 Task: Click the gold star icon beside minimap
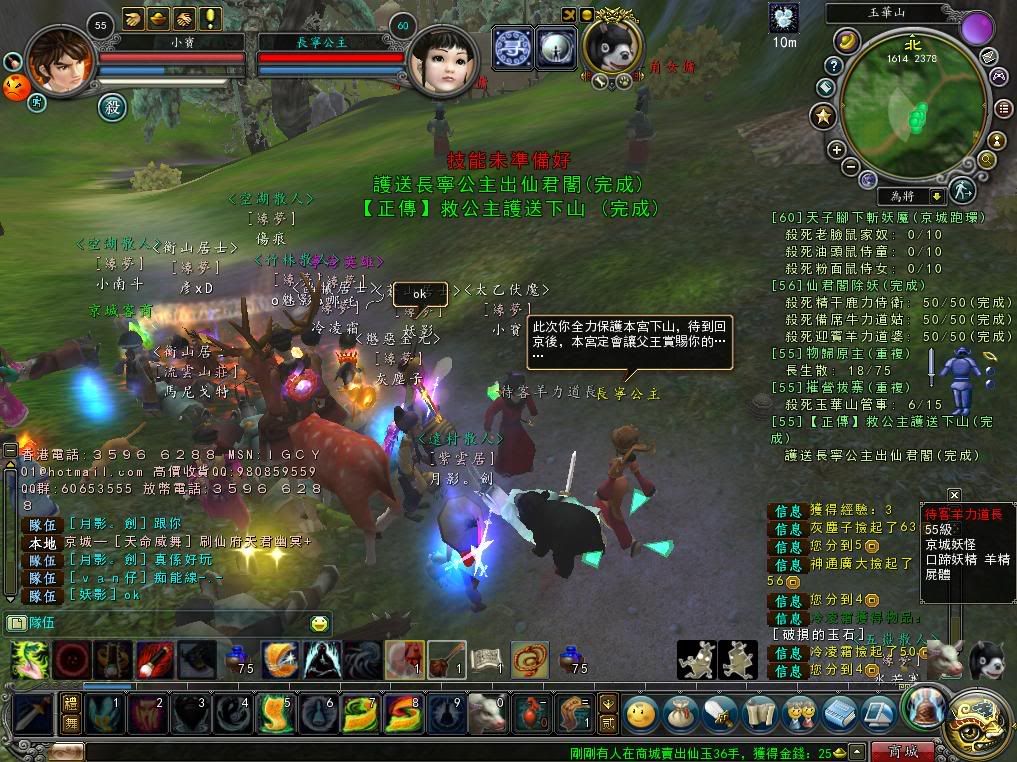point(823,117)
